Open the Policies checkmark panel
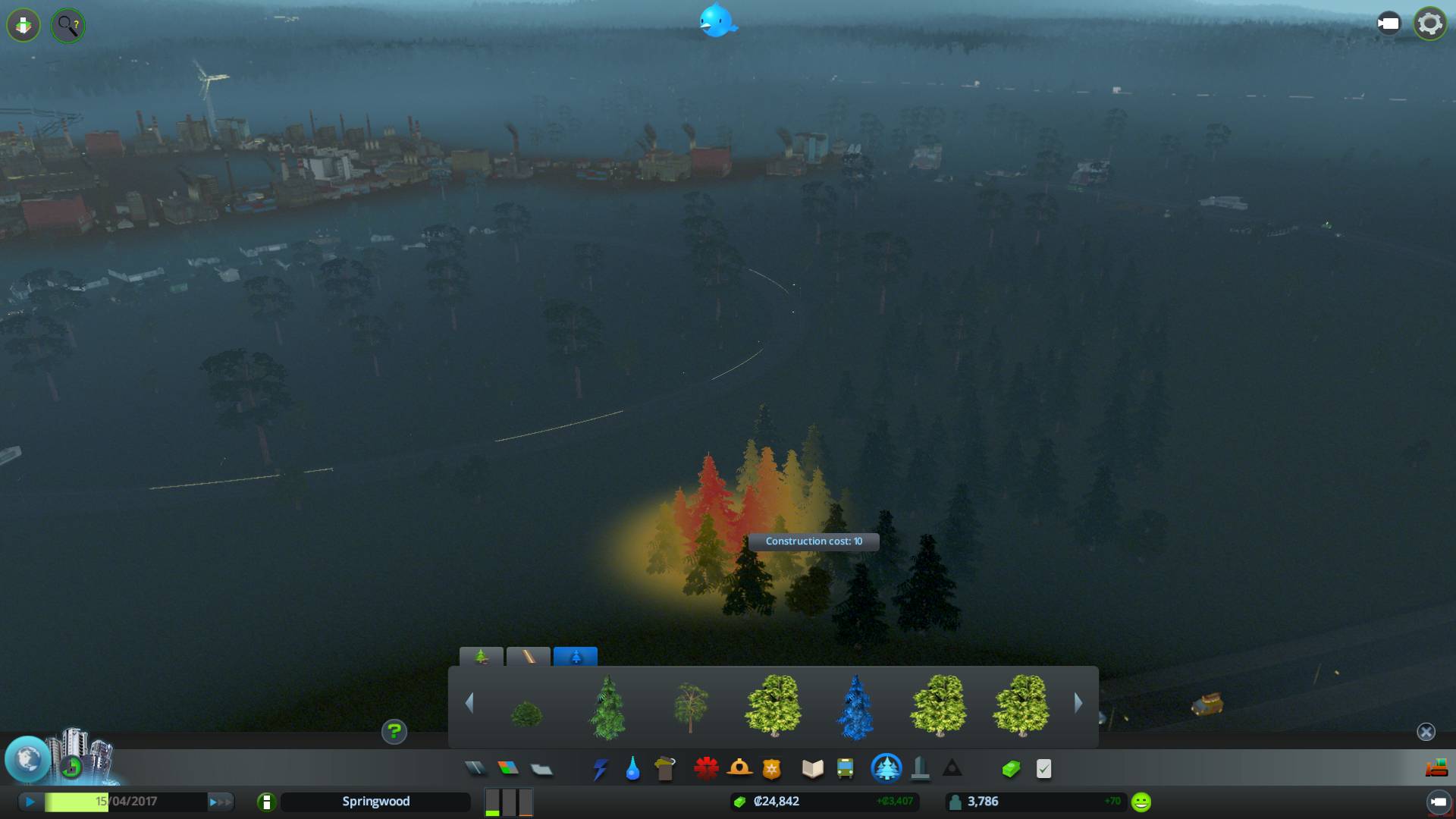This screenshot has width=1456, height=819. pos(1043,769)
